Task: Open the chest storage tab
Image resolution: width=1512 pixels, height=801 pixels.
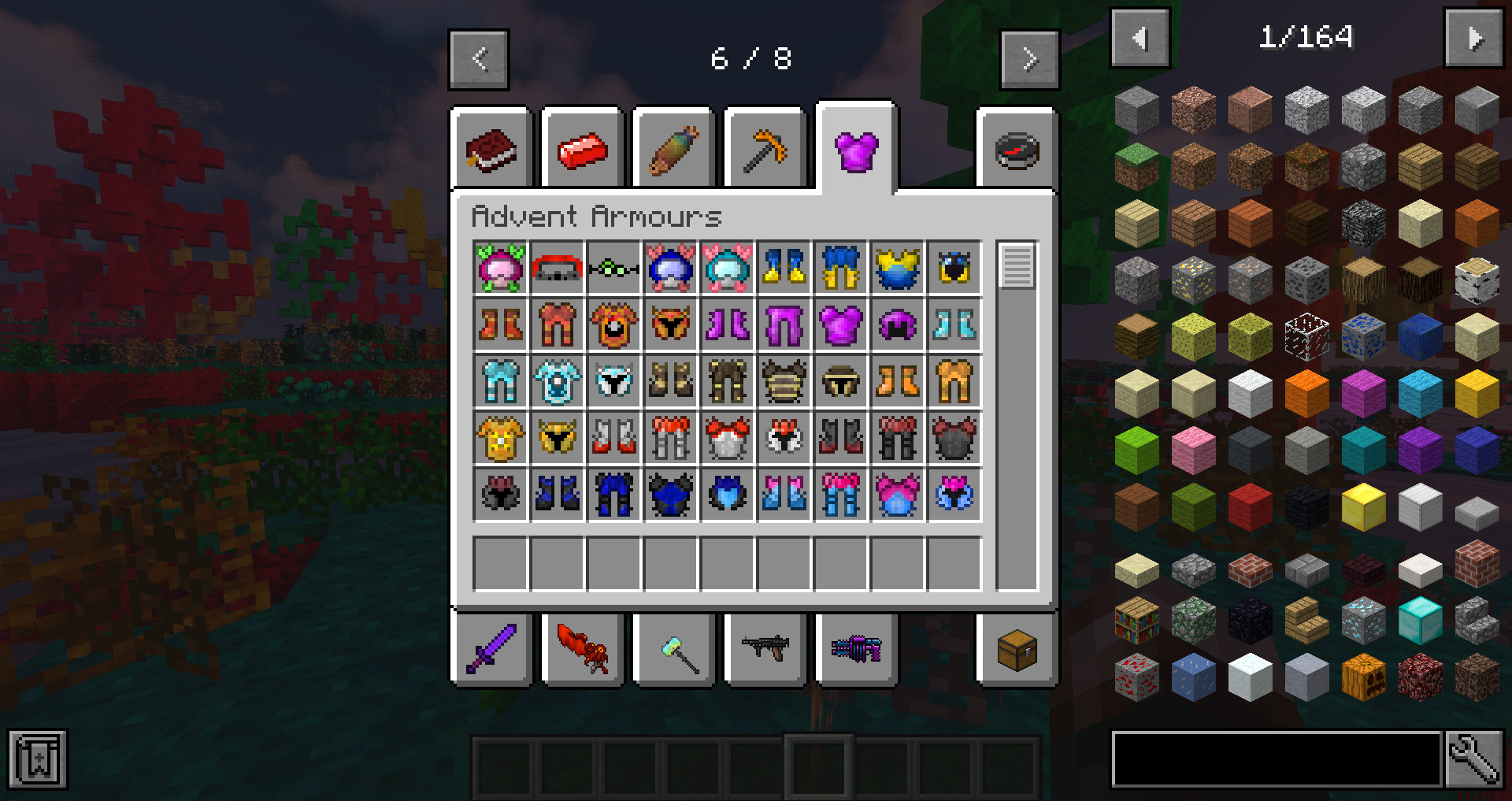Action: [1015, 650]
